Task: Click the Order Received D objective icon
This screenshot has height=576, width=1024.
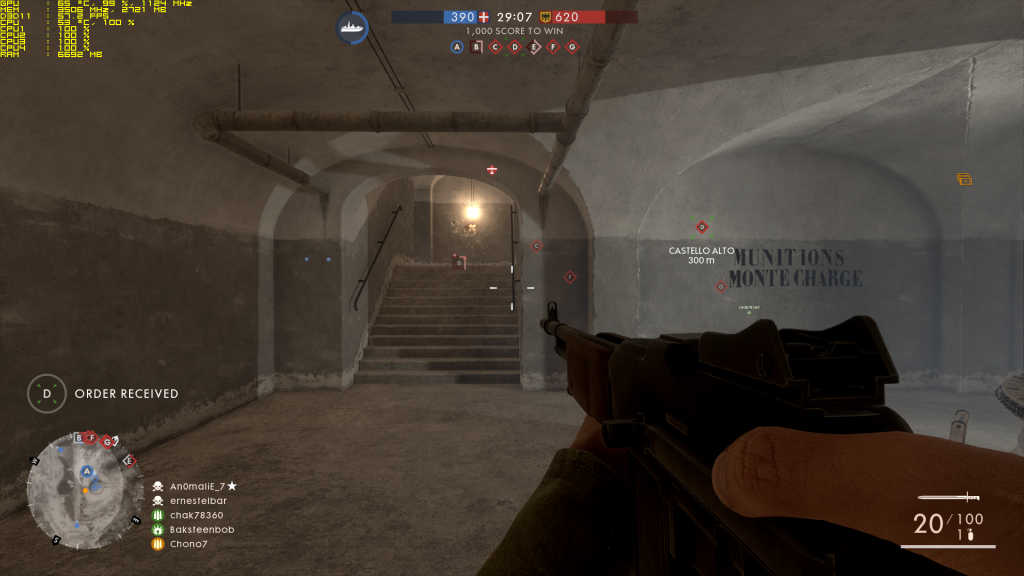Action: 46,394
